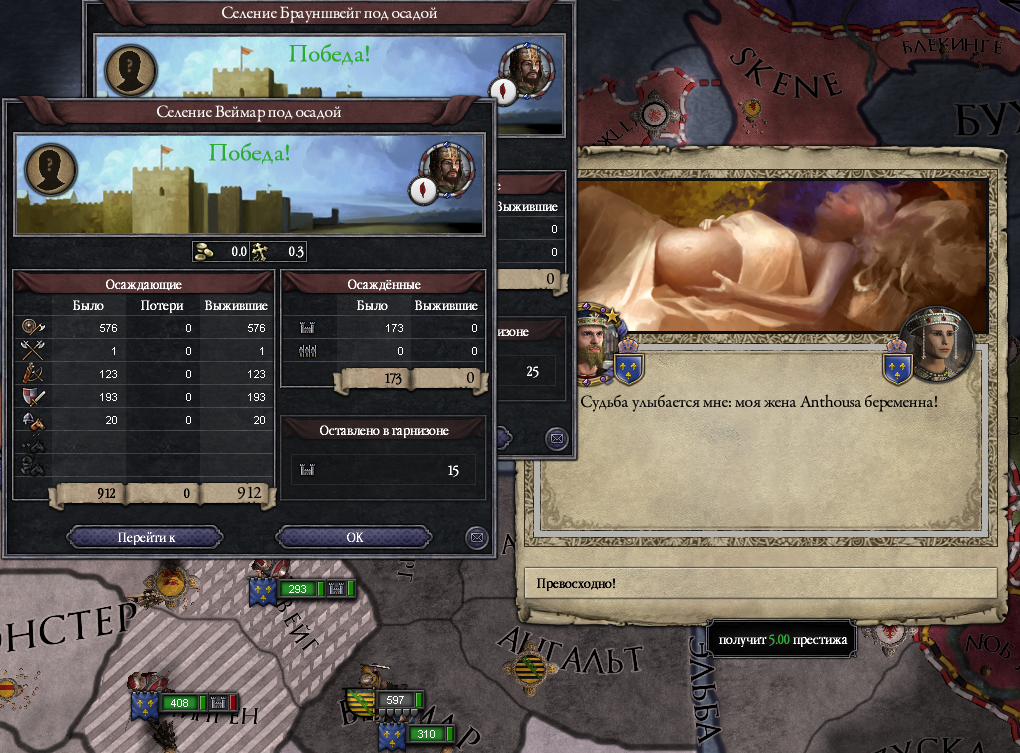This screenshot has width=1020, height=753.
Task: Open the silhouette portrait in the Braunschweig report
Action: (x=130, y=70)
